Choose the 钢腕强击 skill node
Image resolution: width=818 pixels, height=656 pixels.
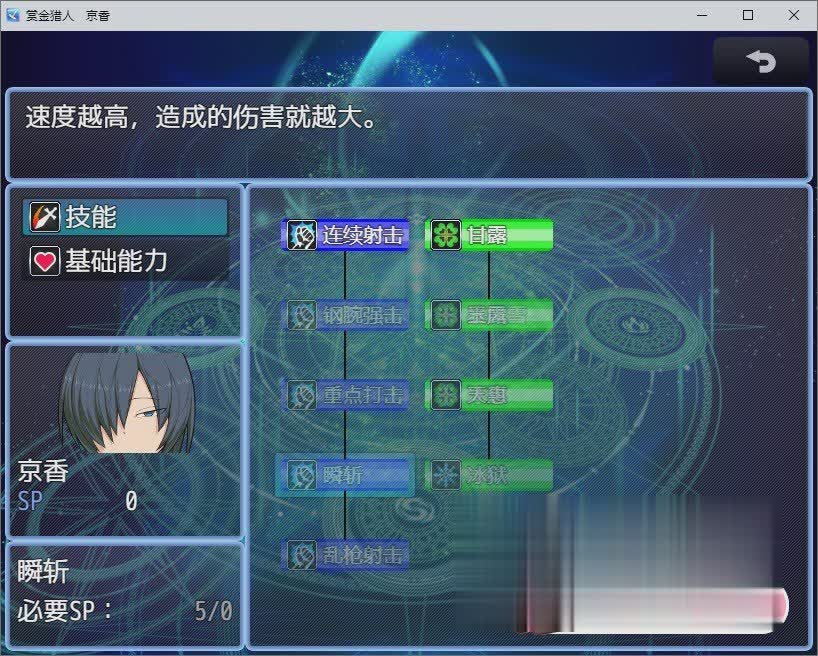(347, 316)
